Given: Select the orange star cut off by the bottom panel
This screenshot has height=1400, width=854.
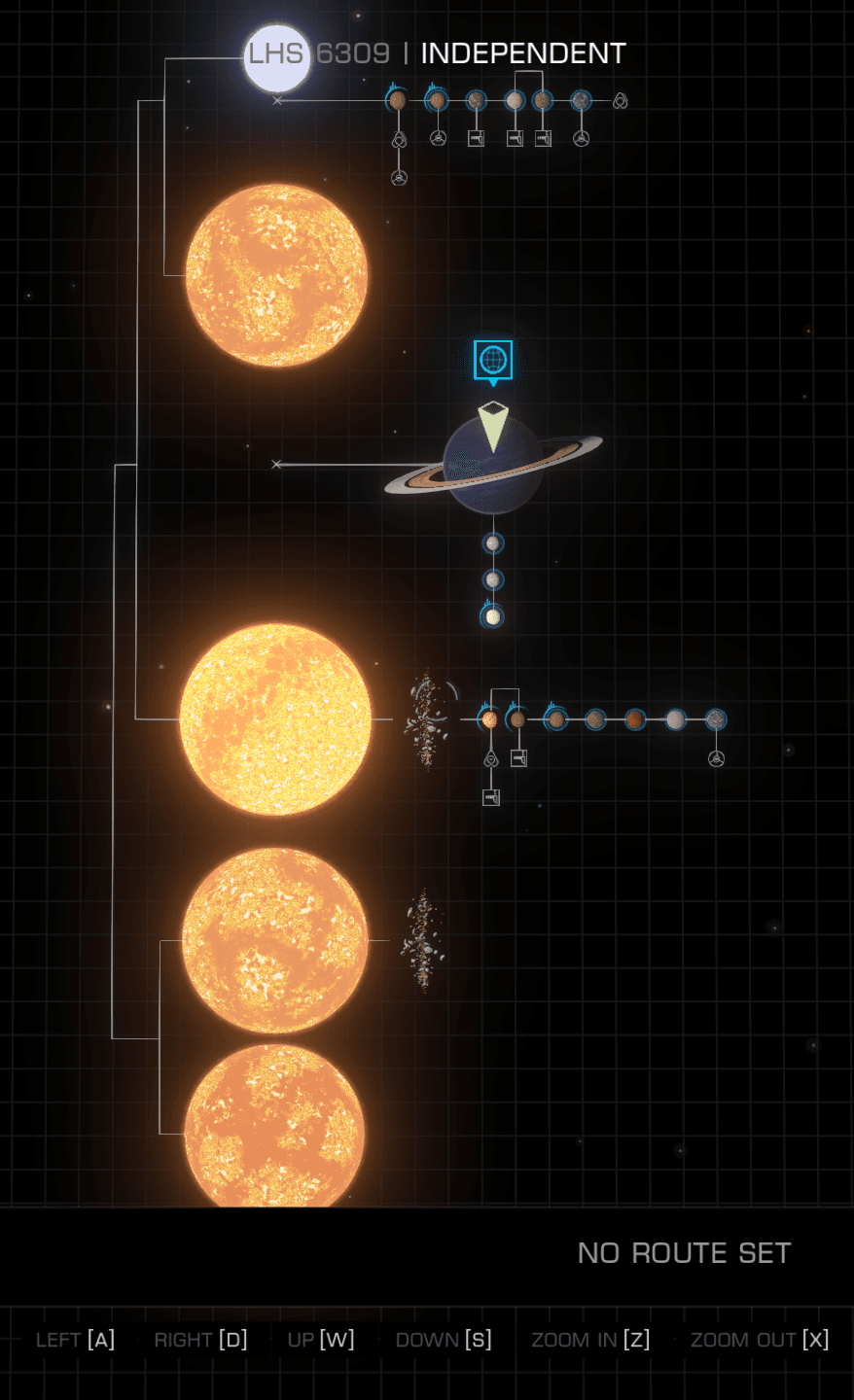Looking at the screenshot, I should click(275, 1128).
